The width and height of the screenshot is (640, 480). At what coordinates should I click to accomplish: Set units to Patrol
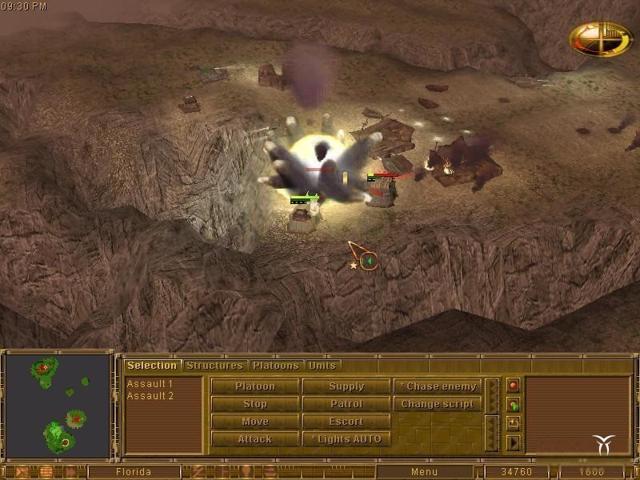pyautogui.click(x=347, y=404)
